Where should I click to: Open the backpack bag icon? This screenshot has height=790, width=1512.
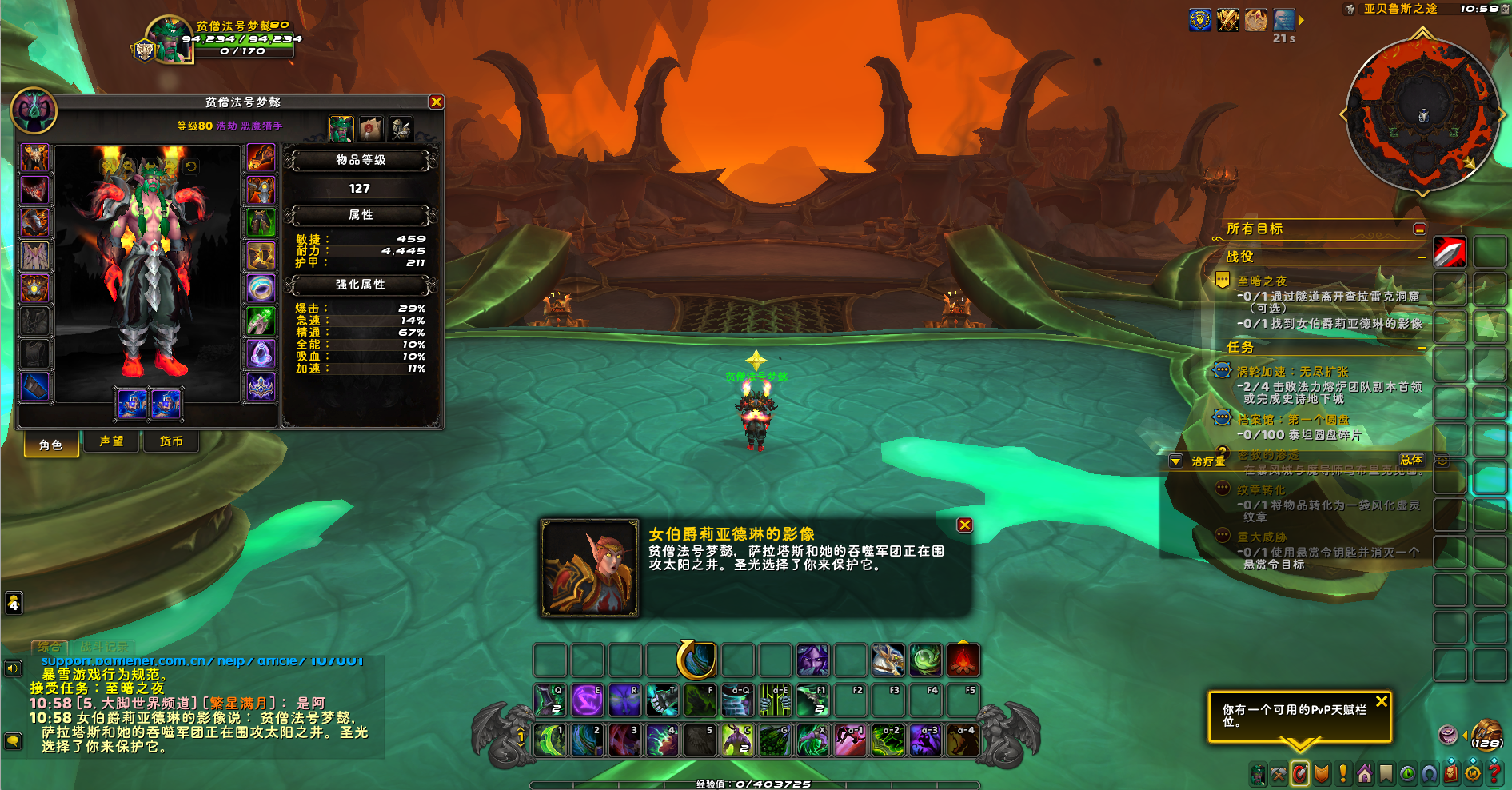tap(1486, 732)
